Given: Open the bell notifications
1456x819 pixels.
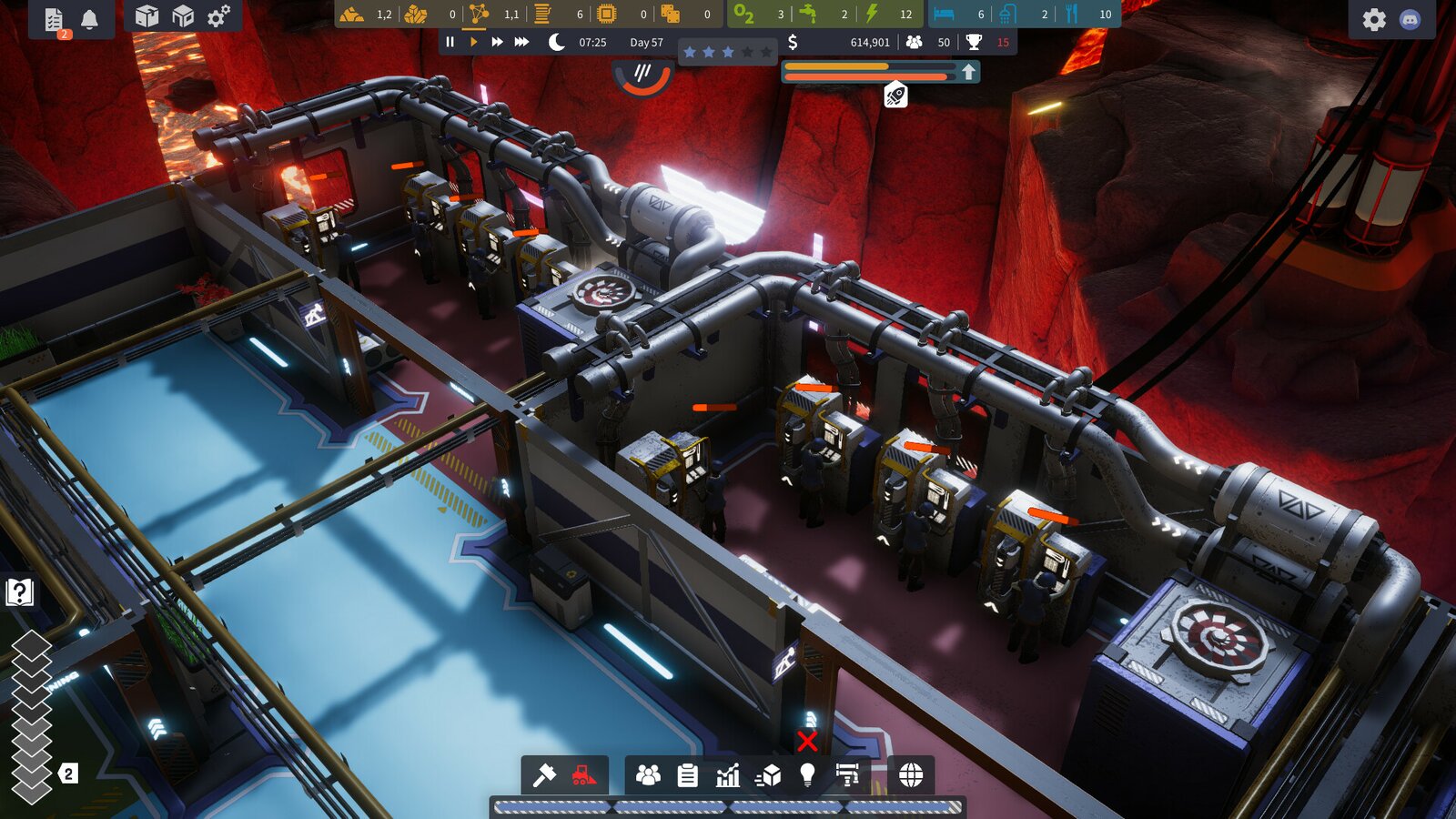Looking at the screenshot, I should (89, 19).
